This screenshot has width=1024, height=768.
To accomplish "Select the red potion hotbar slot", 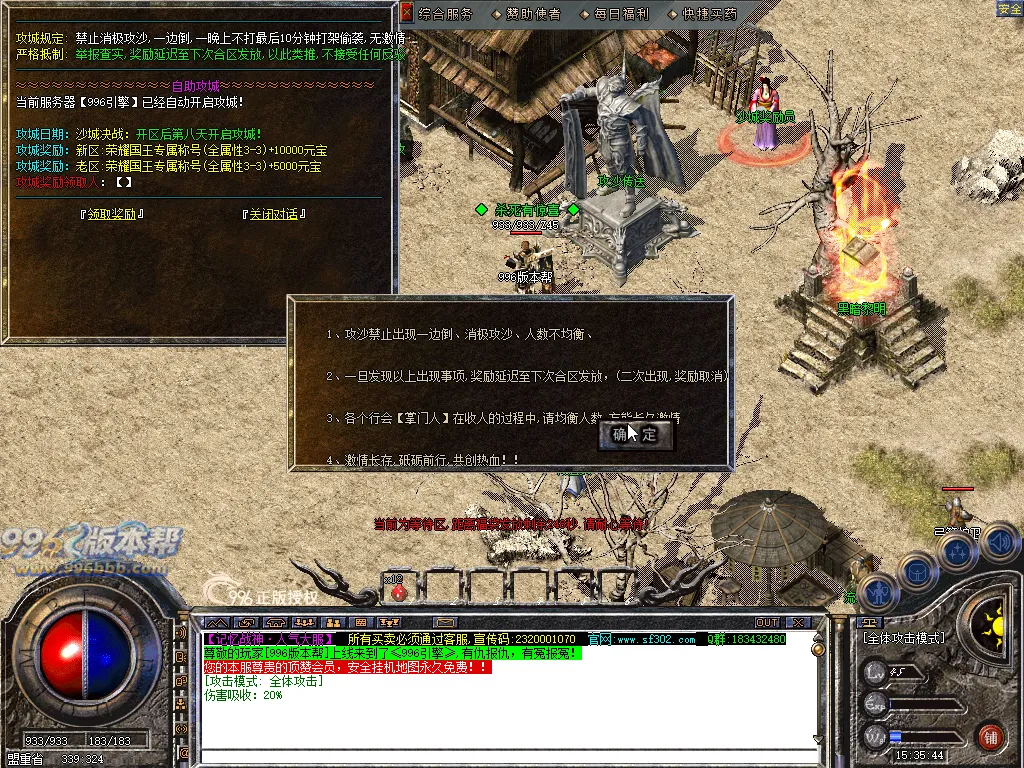I will 398,591.
